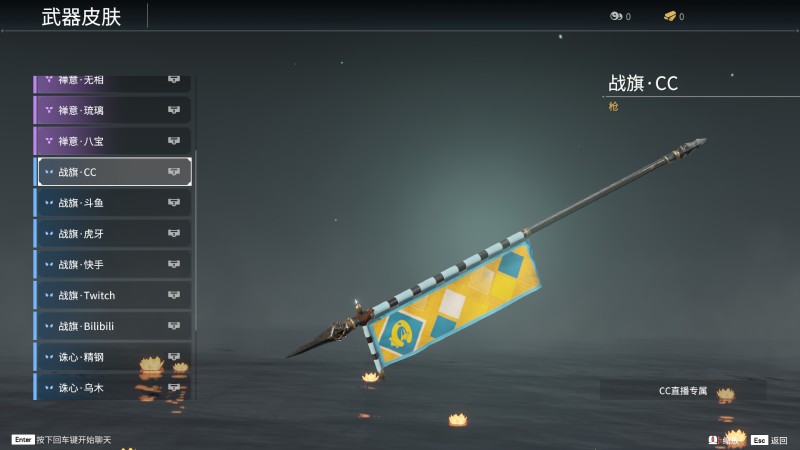Select the highlighted 战旗·CC skin
The width and height of the screenshot is (800, 450).
[114, 172]
